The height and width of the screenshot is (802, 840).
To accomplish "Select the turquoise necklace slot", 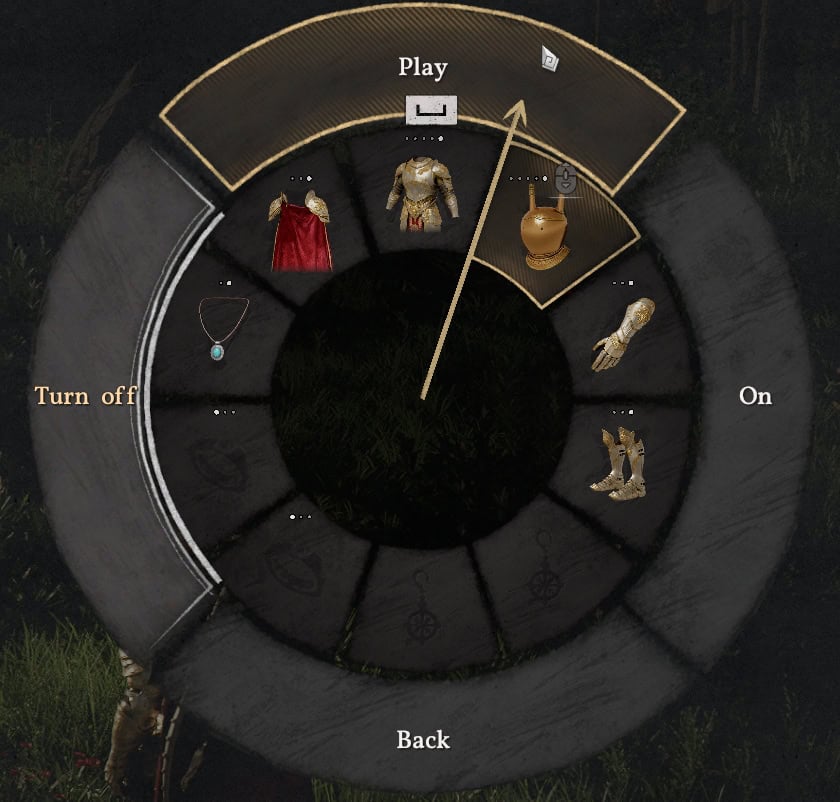I will [x=223, y=329].
